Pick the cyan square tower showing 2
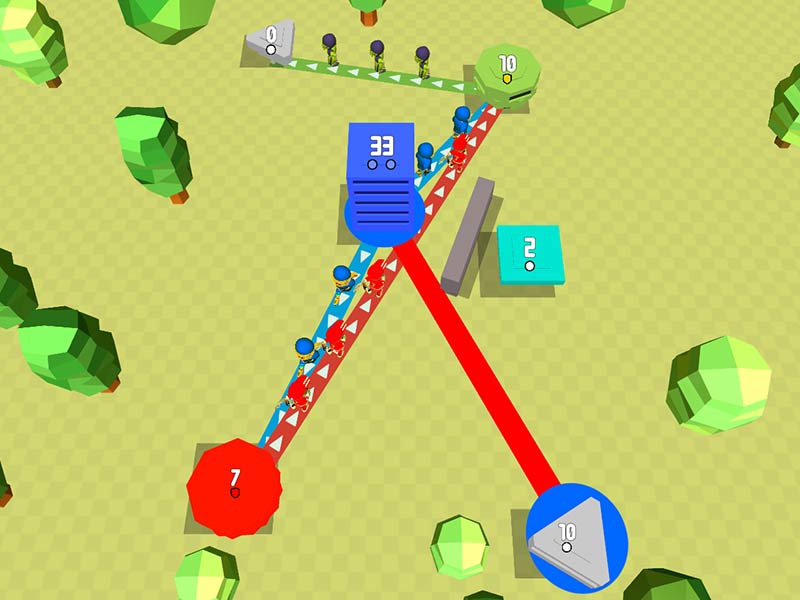The width and height of the screenshot is (800, 600). [x=530, y=254]
